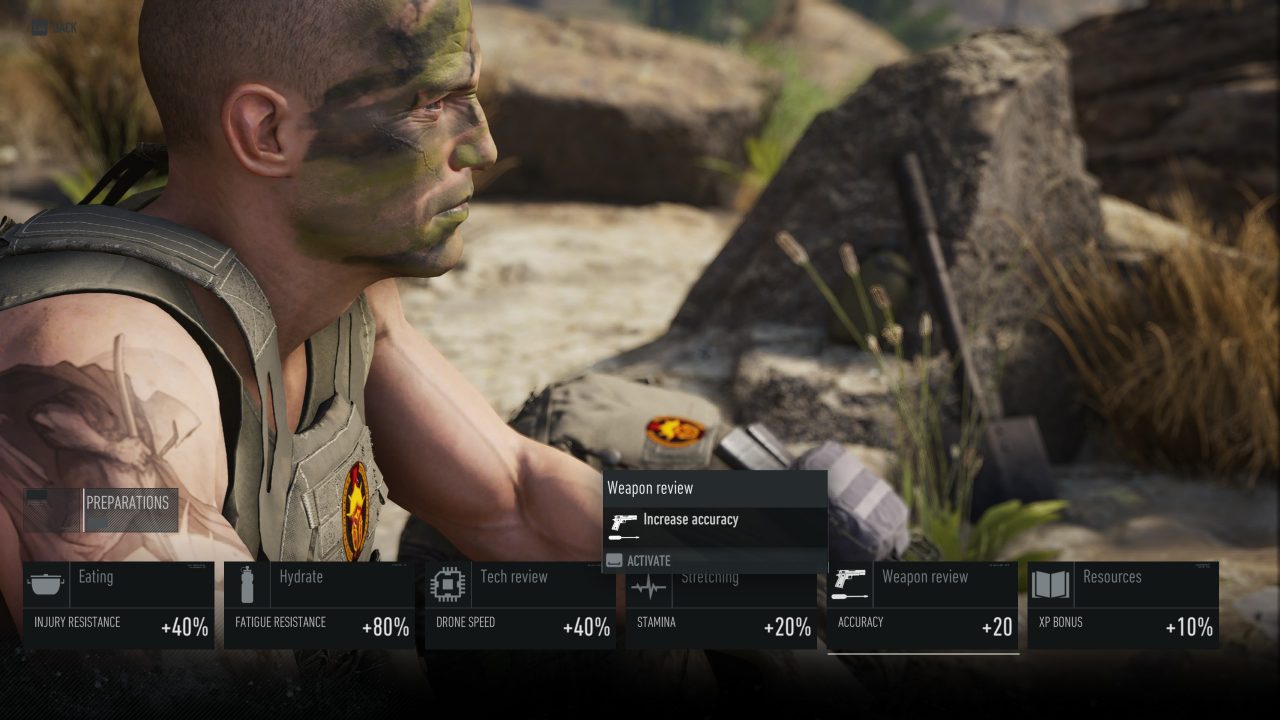Choose the Weapon review accuracy card

[x=922, y=605]
